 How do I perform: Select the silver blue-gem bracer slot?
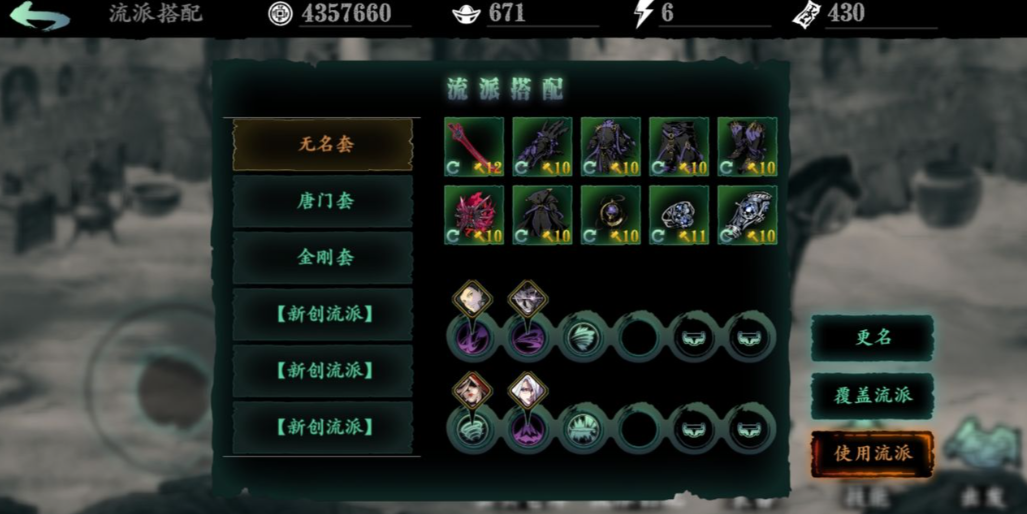pyautogui.click(x=746, y=214)
